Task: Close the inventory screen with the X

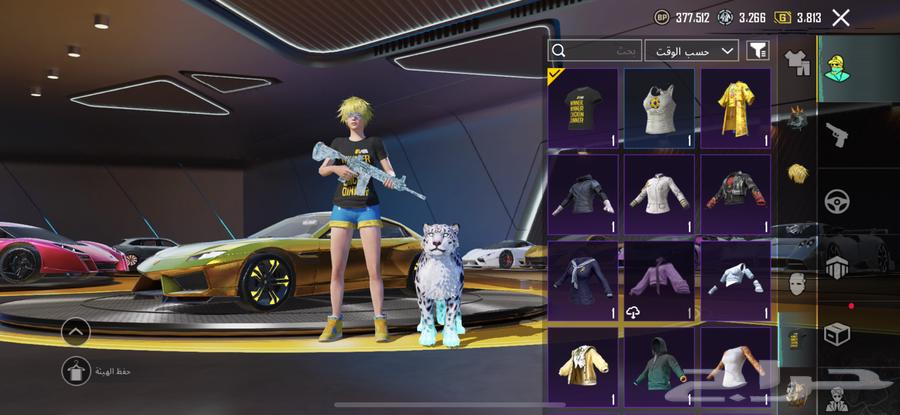Action: pos(841,17)
